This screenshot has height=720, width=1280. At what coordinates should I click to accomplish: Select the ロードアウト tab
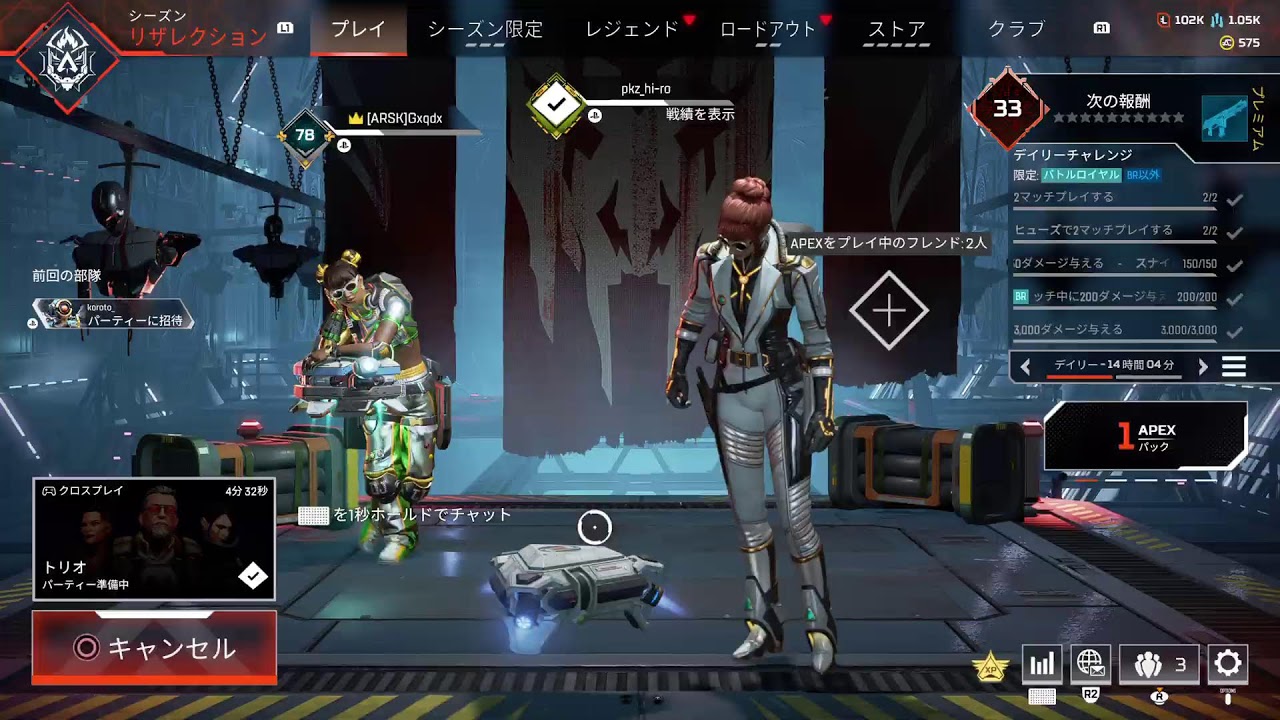[x=768, y=29]
